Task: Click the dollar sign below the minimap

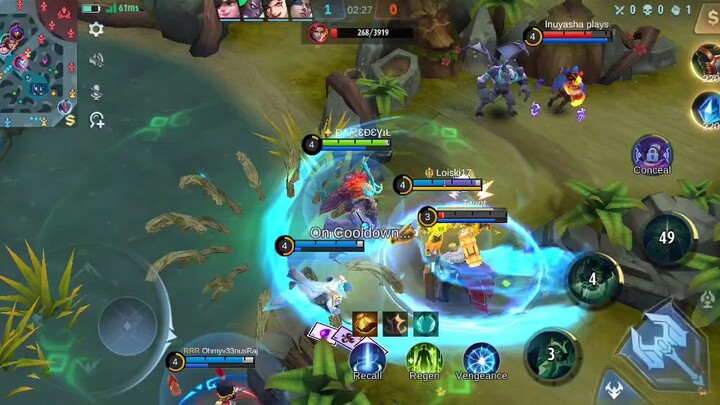Action: 70,120
